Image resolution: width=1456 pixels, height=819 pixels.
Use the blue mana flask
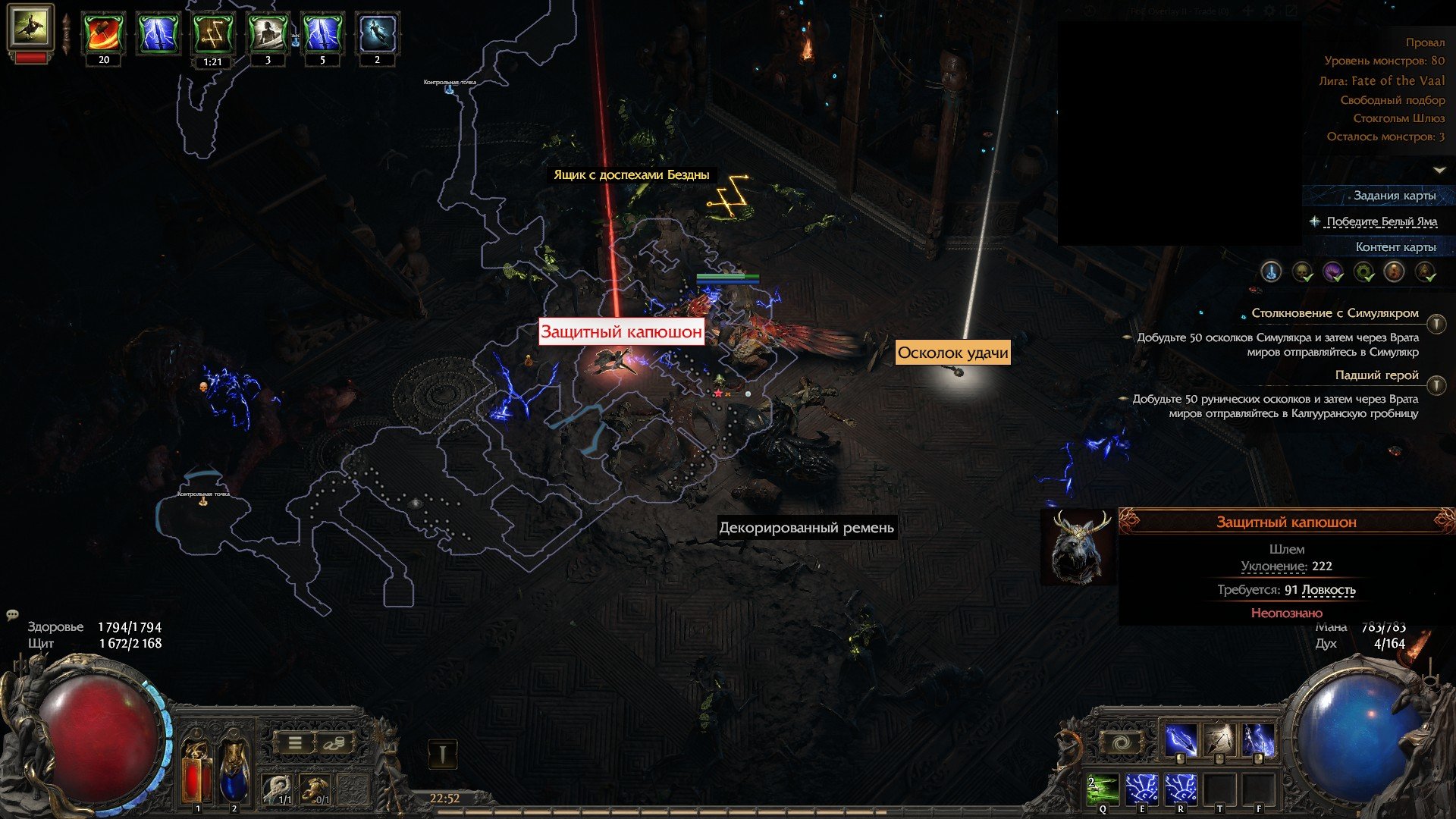pos(234,771)
